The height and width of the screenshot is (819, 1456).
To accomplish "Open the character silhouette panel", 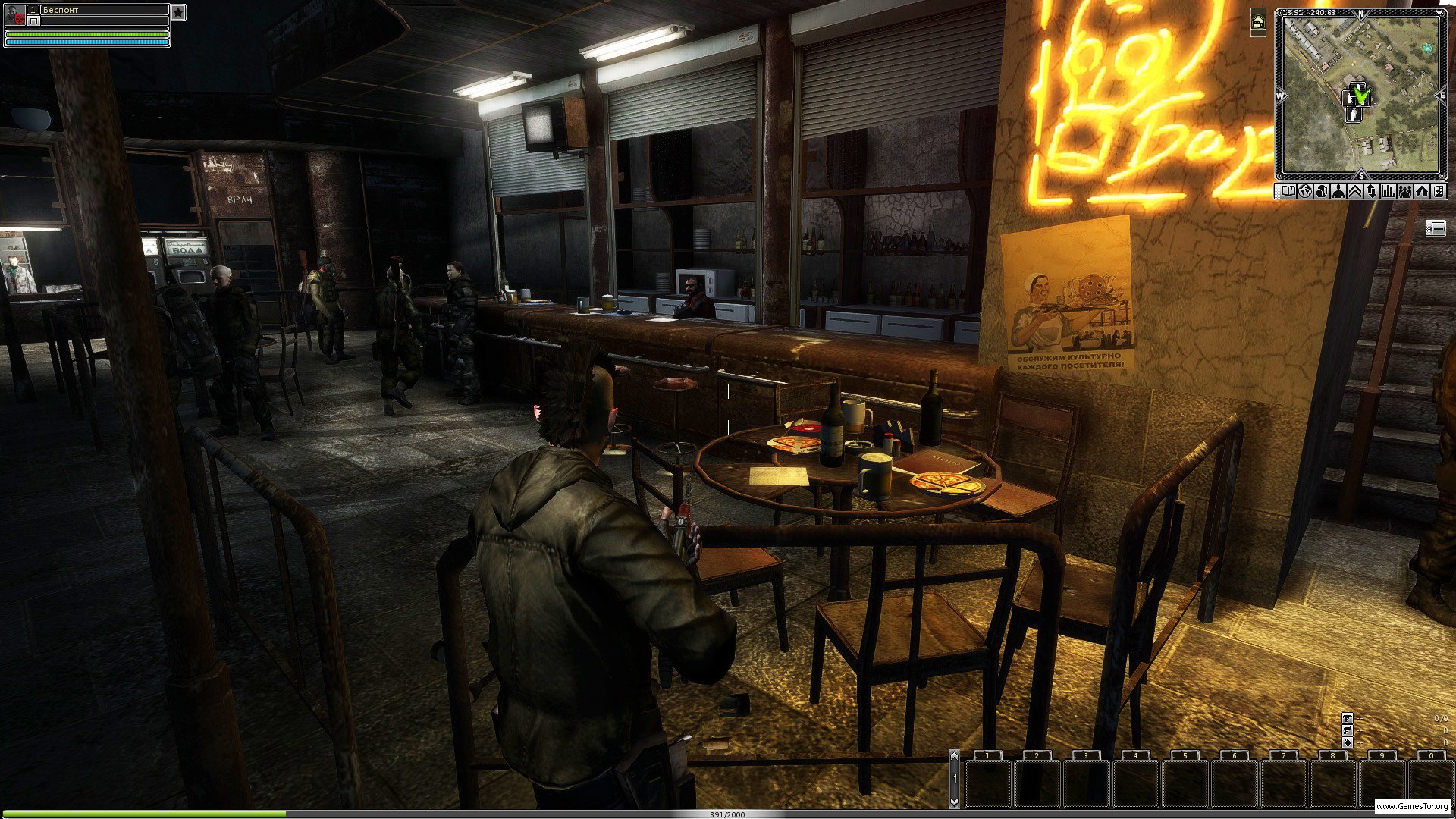I will 1338,192.
